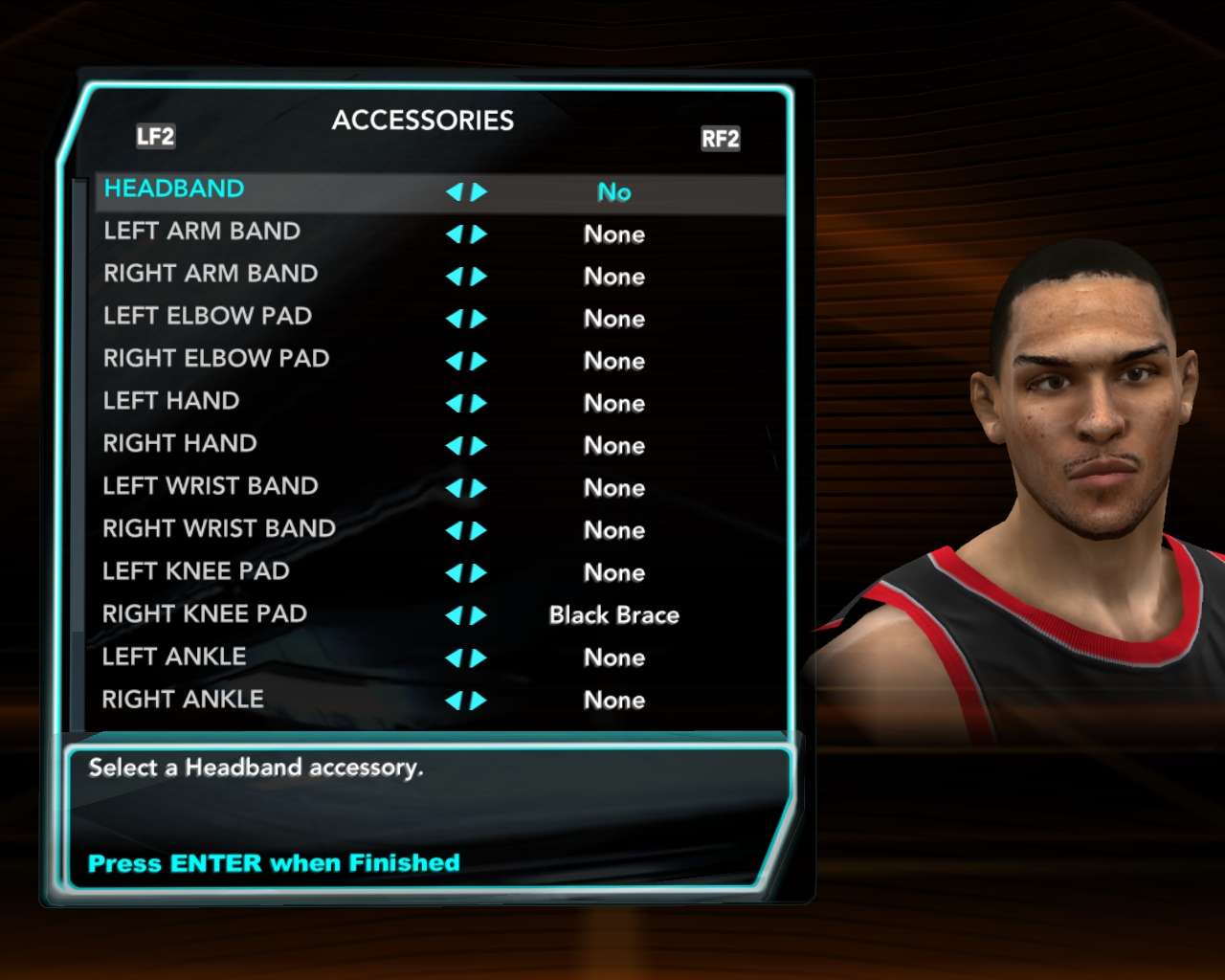1225x980 pixels.
Task: Highlight the Left Wrist Band row
Action: coord(211,486)
